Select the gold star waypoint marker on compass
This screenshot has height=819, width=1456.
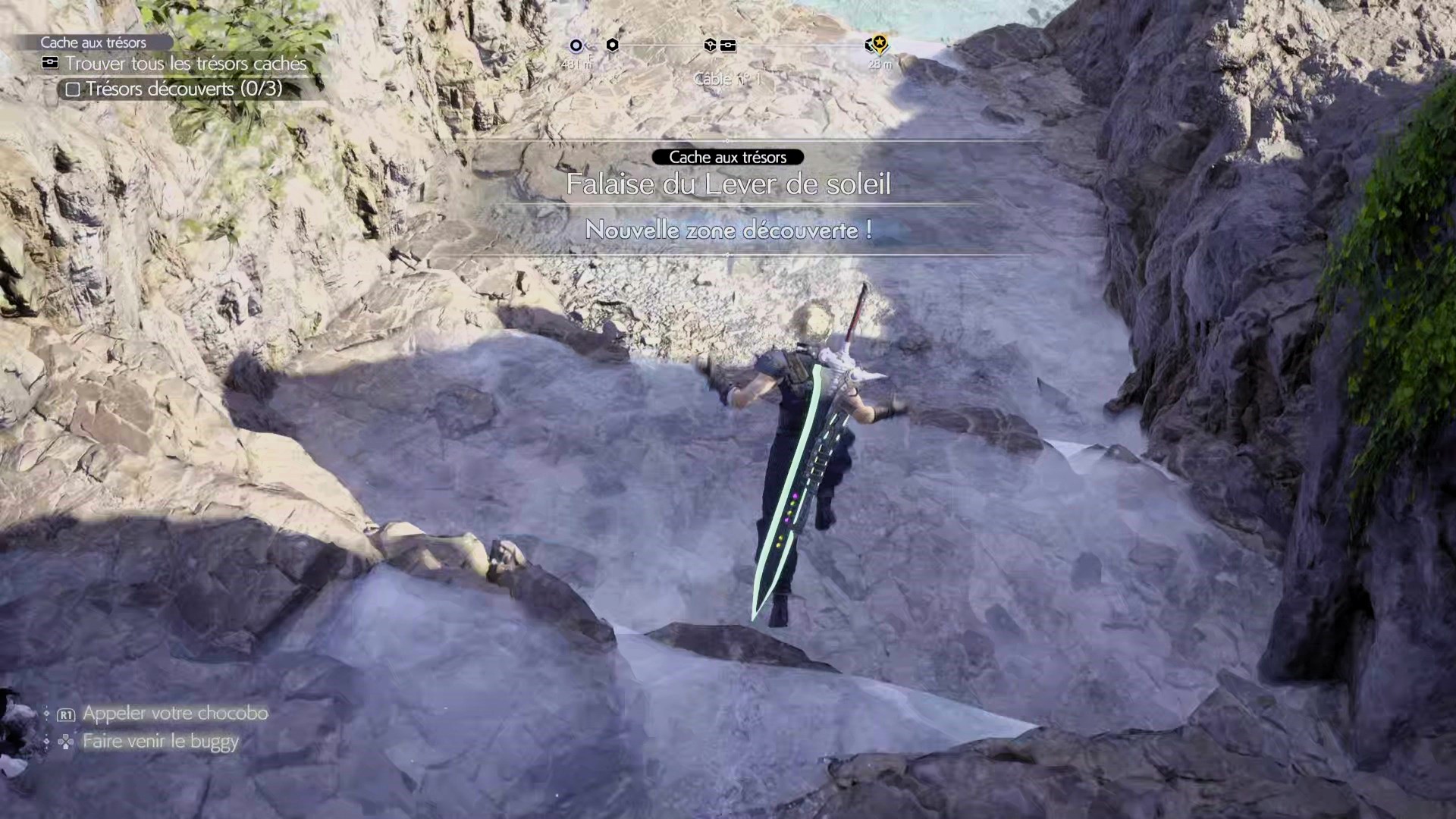[x=879, y=43]
